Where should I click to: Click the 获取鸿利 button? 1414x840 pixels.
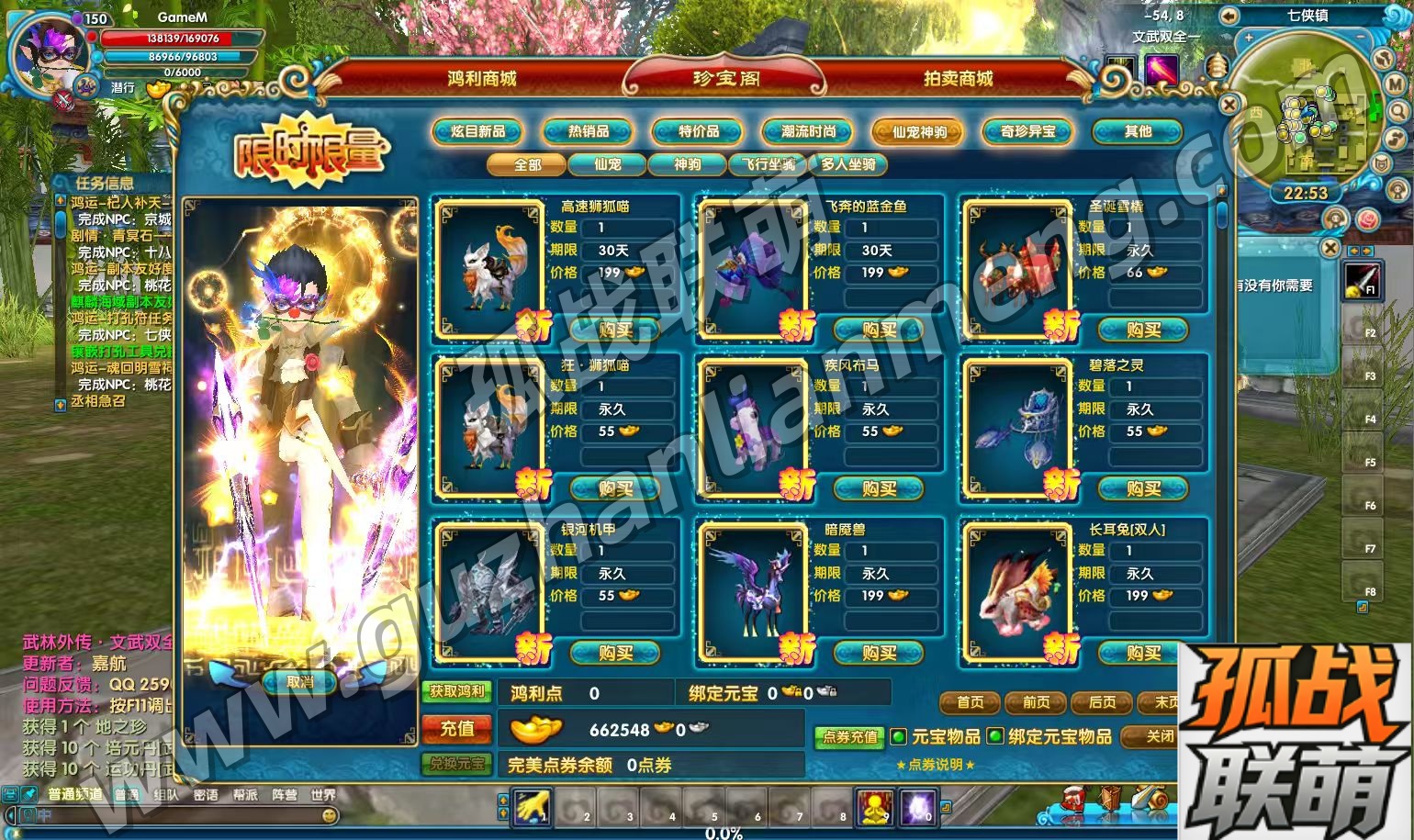457,691
